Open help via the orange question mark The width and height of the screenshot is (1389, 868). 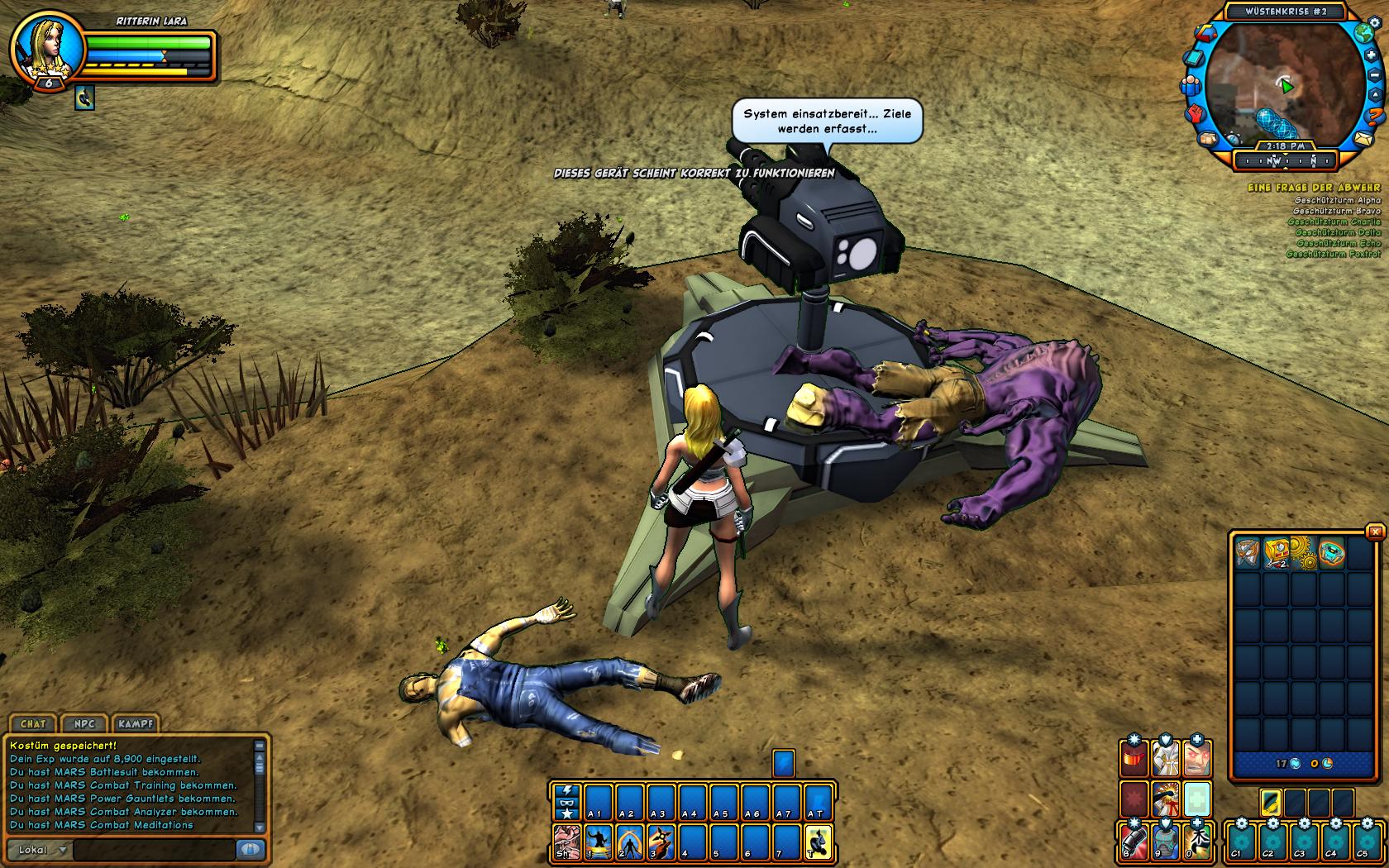pyautogui.click(x=1375, y=116)
